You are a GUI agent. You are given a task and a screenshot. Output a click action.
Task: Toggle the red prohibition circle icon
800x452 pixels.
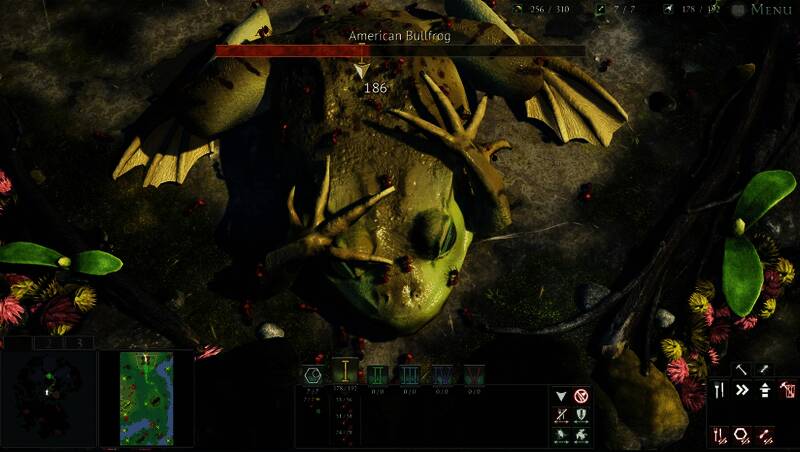click(x=581, y=396)
